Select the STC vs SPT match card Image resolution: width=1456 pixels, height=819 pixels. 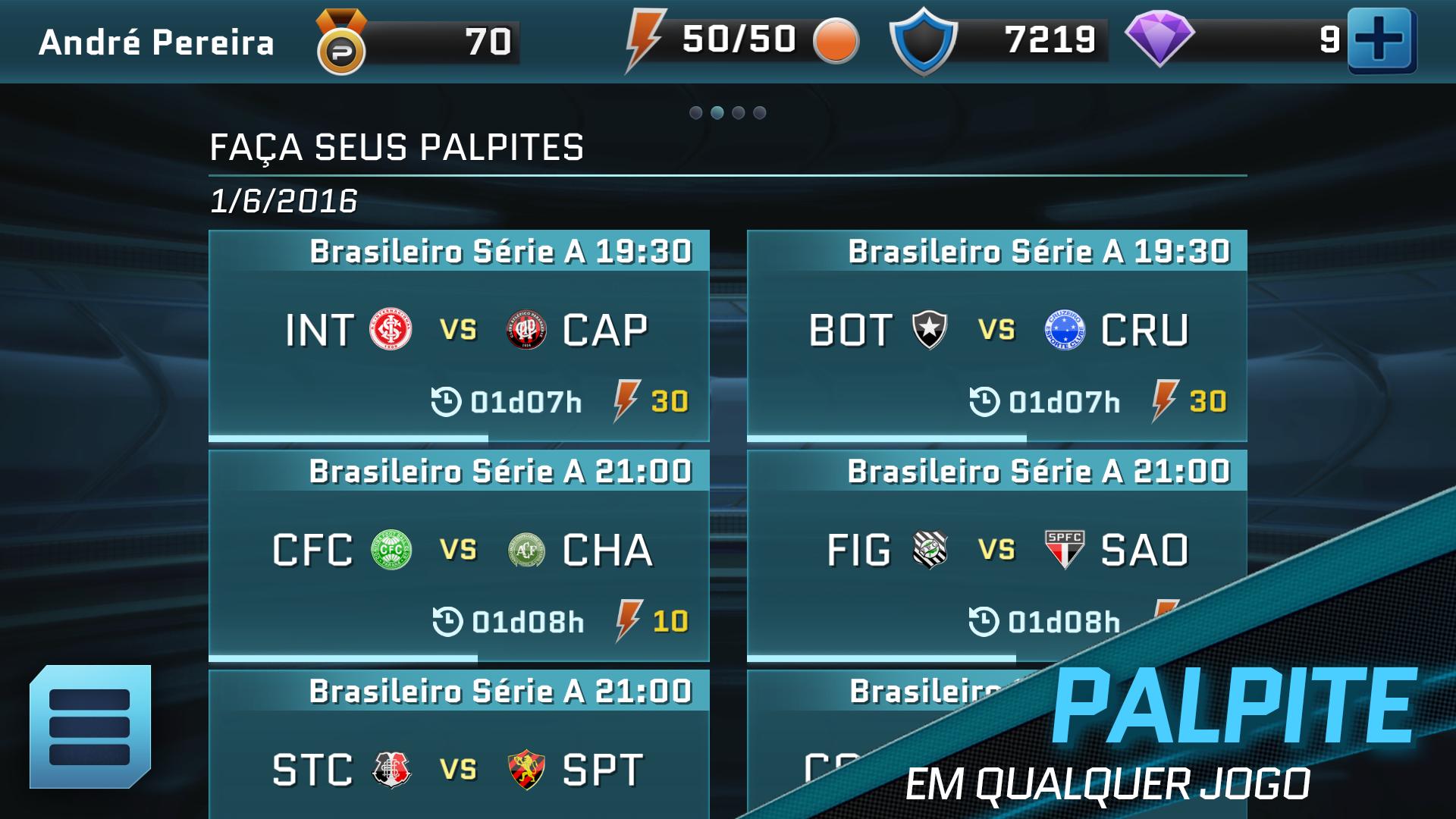pyautogui.click(x=459, y=758)
